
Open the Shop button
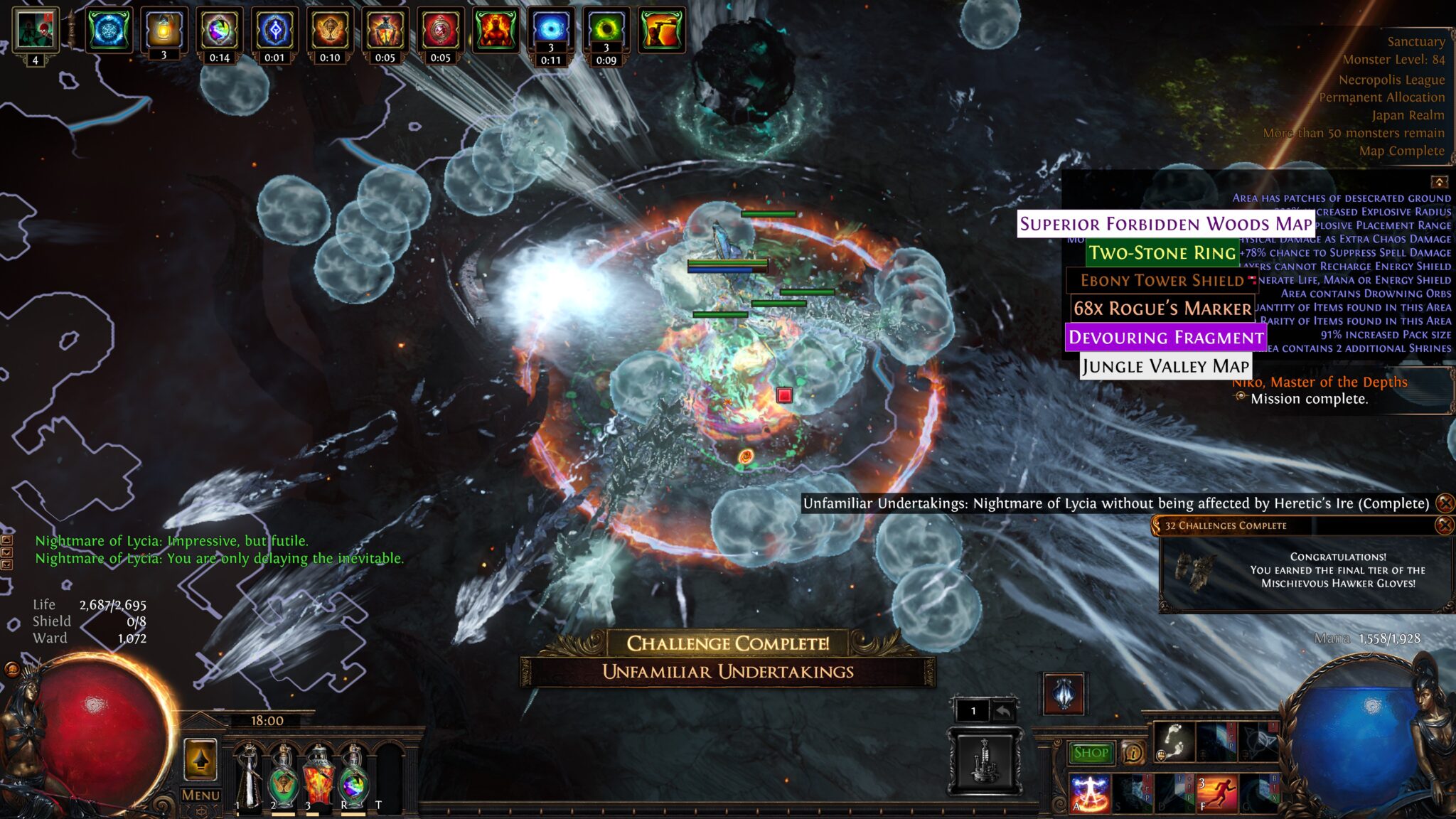1091,753
